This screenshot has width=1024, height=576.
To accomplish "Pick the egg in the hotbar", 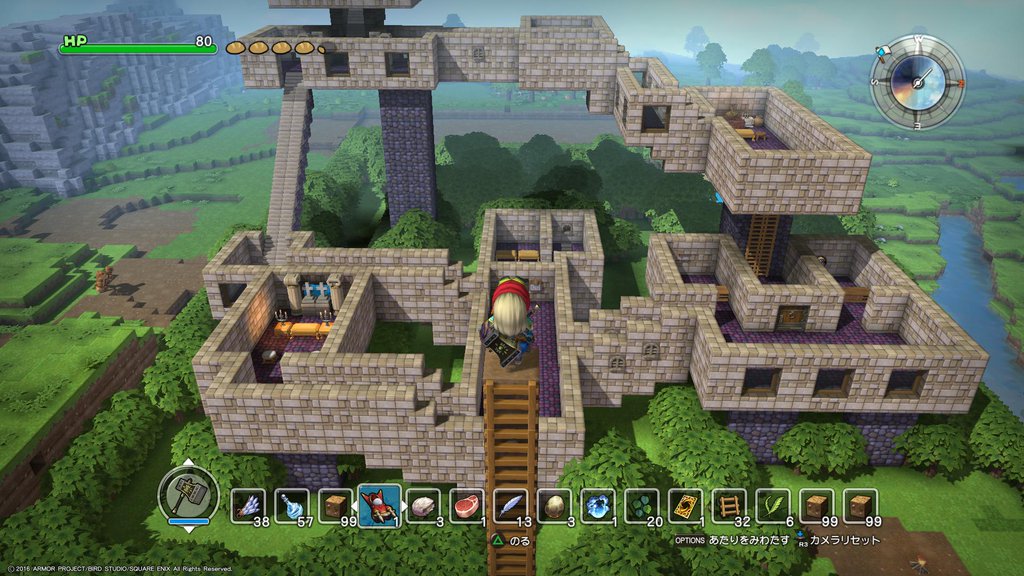I will 555,506.
